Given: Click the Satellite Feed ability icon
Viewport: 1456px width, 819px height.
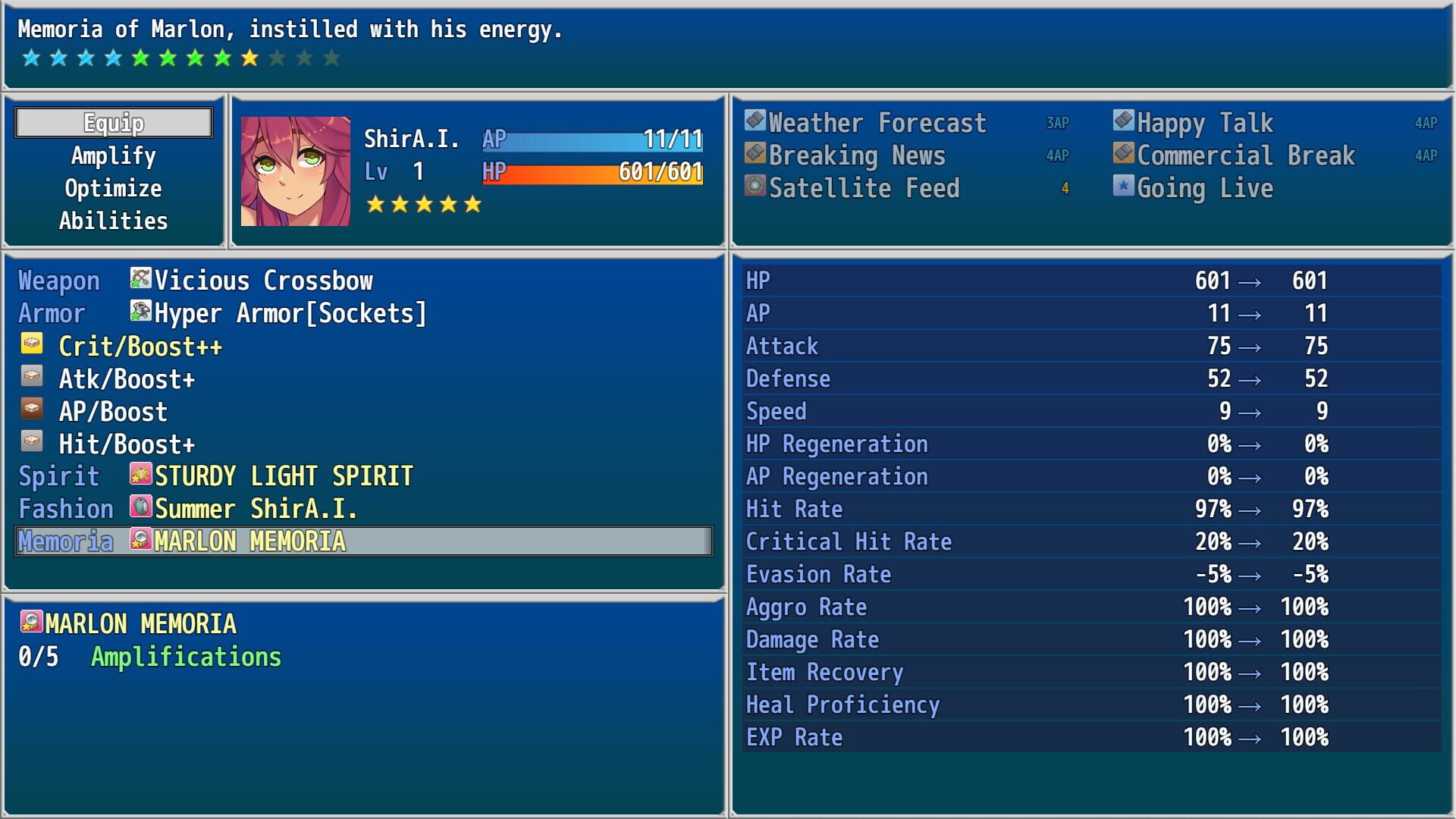Looking at the screenshot, I should point(754,187).
